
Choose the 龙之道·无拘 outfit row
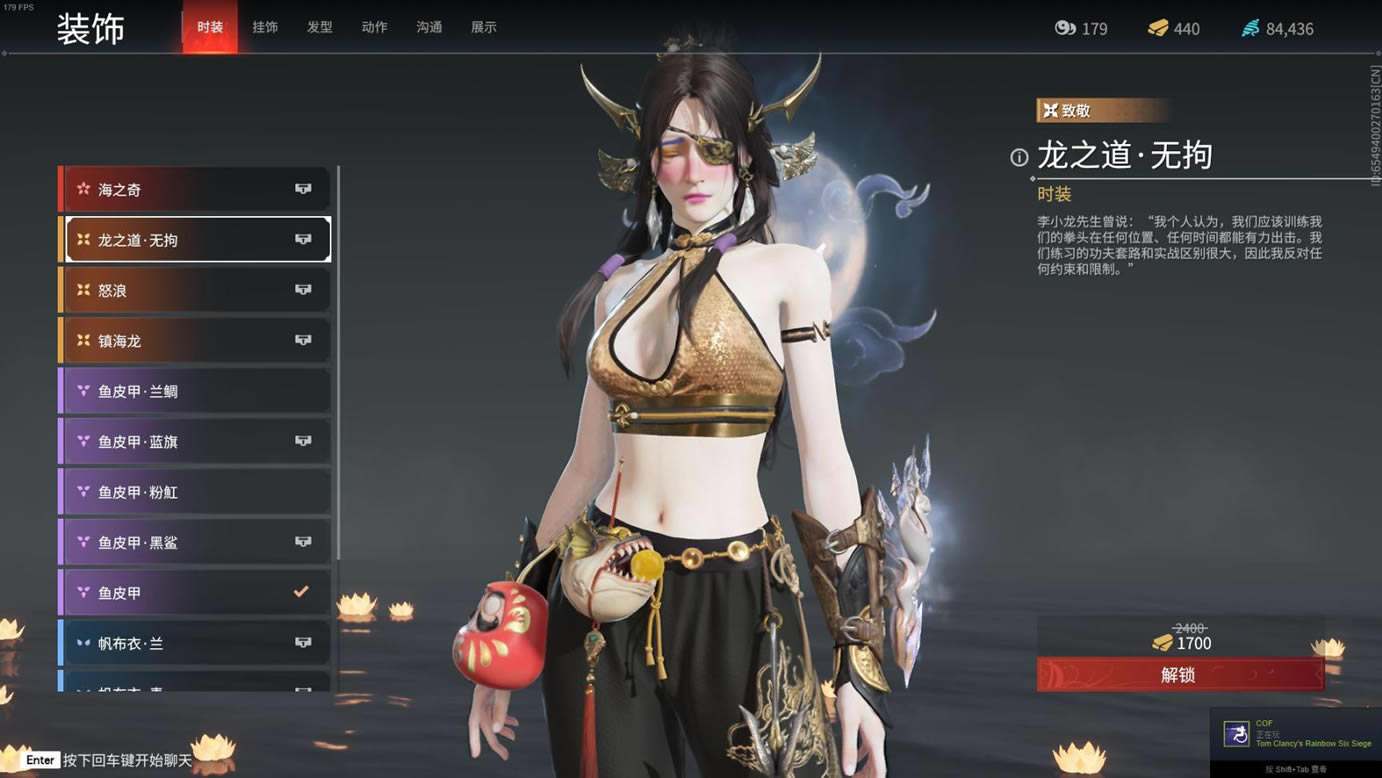click(197, 240)
